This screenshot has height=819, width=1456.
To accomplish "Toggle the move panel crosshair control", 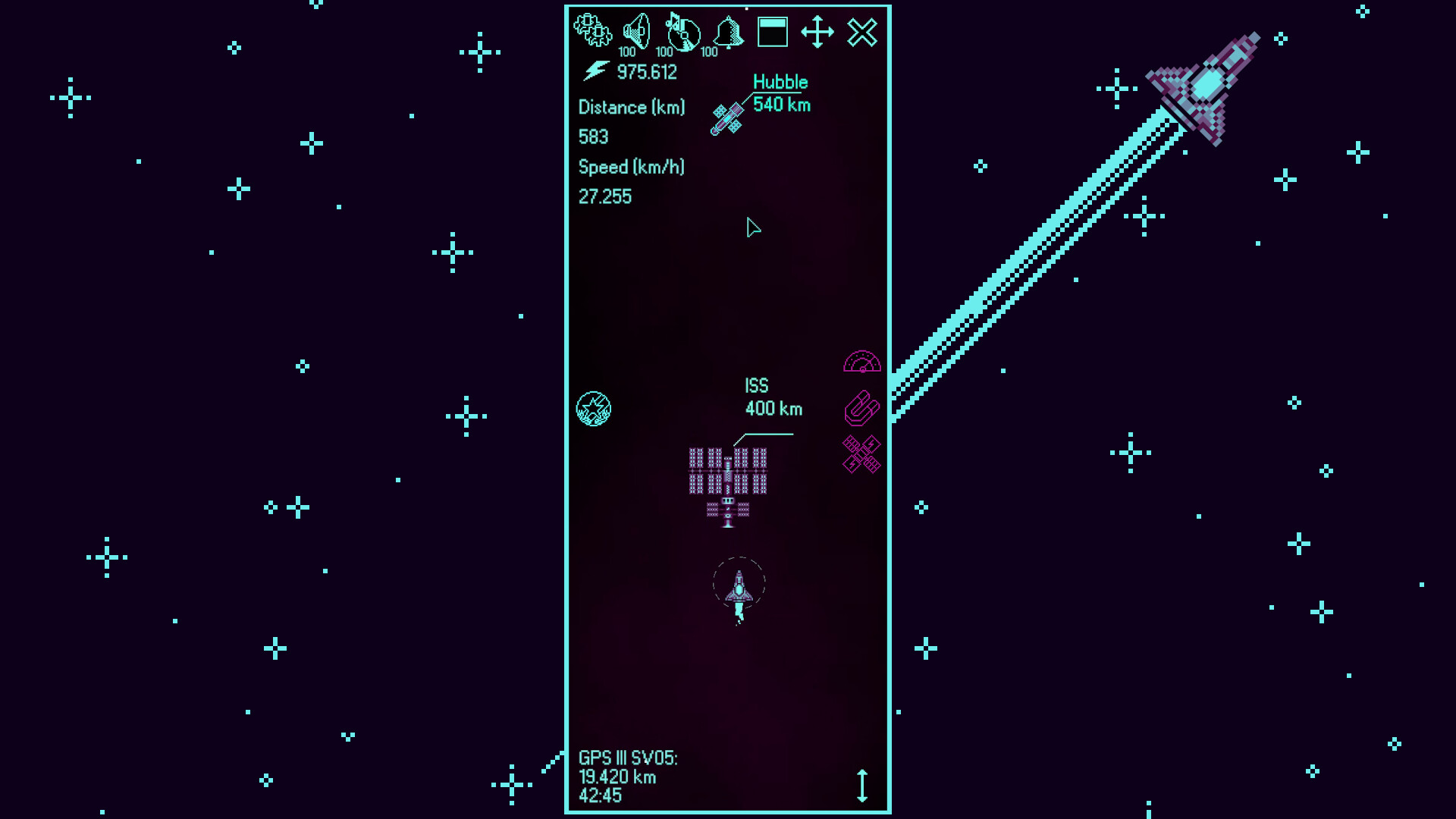I will [x=817, y=33].
